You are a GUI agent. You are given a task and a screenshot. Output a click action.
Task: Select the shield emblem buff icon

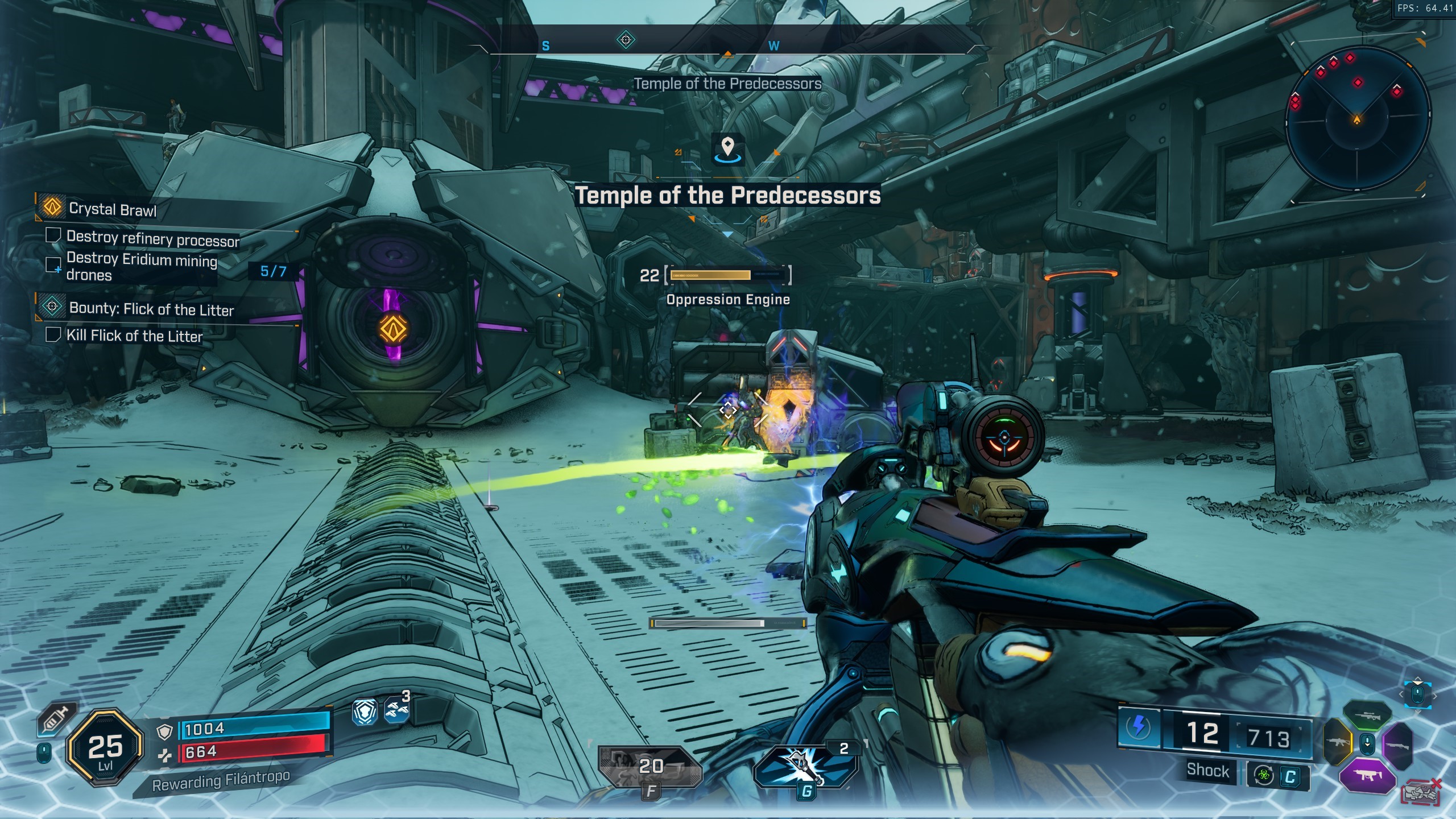click(365, 712)
